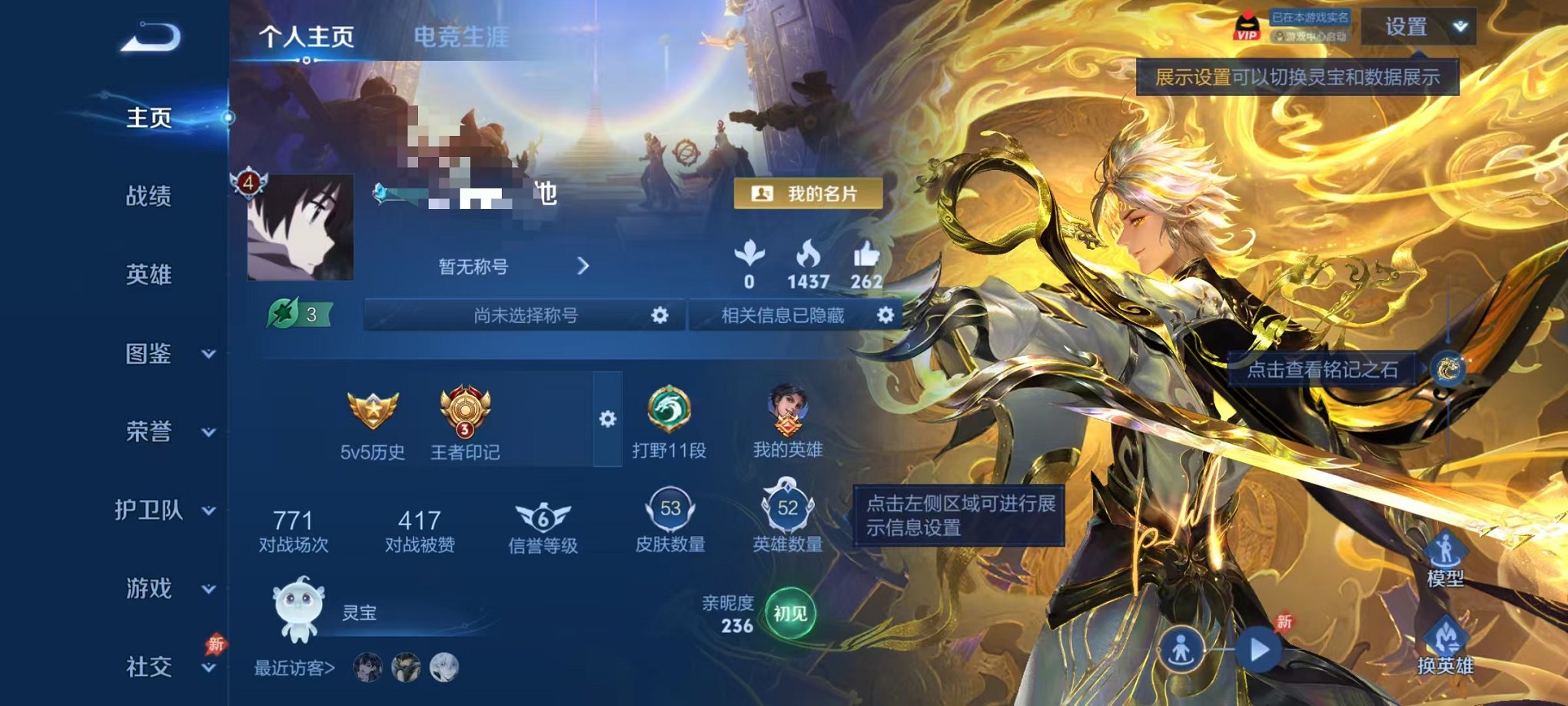This screenshot has width=1568, height=706.
Task: Open 战绩 from the sidebar menu
Action: pos(149,198)
